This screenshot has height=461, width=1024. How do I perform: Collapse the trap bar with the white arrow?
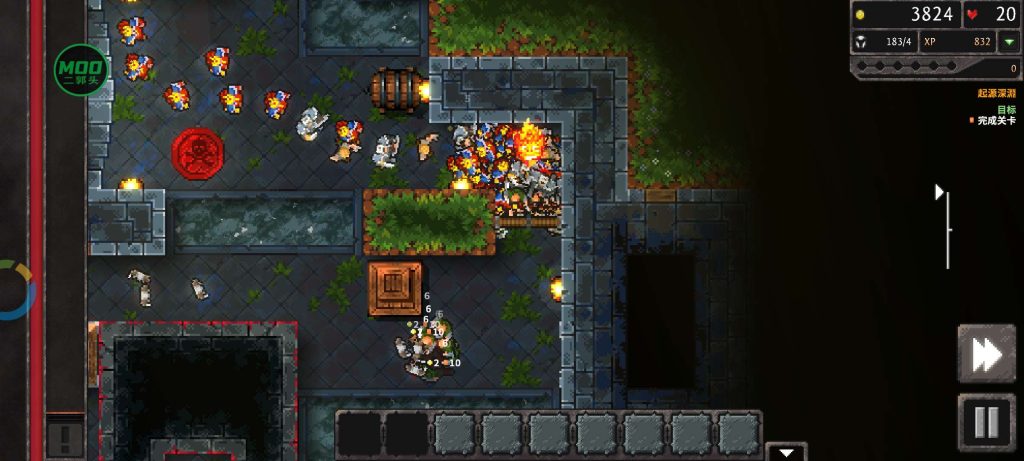(x=787, y=452)
